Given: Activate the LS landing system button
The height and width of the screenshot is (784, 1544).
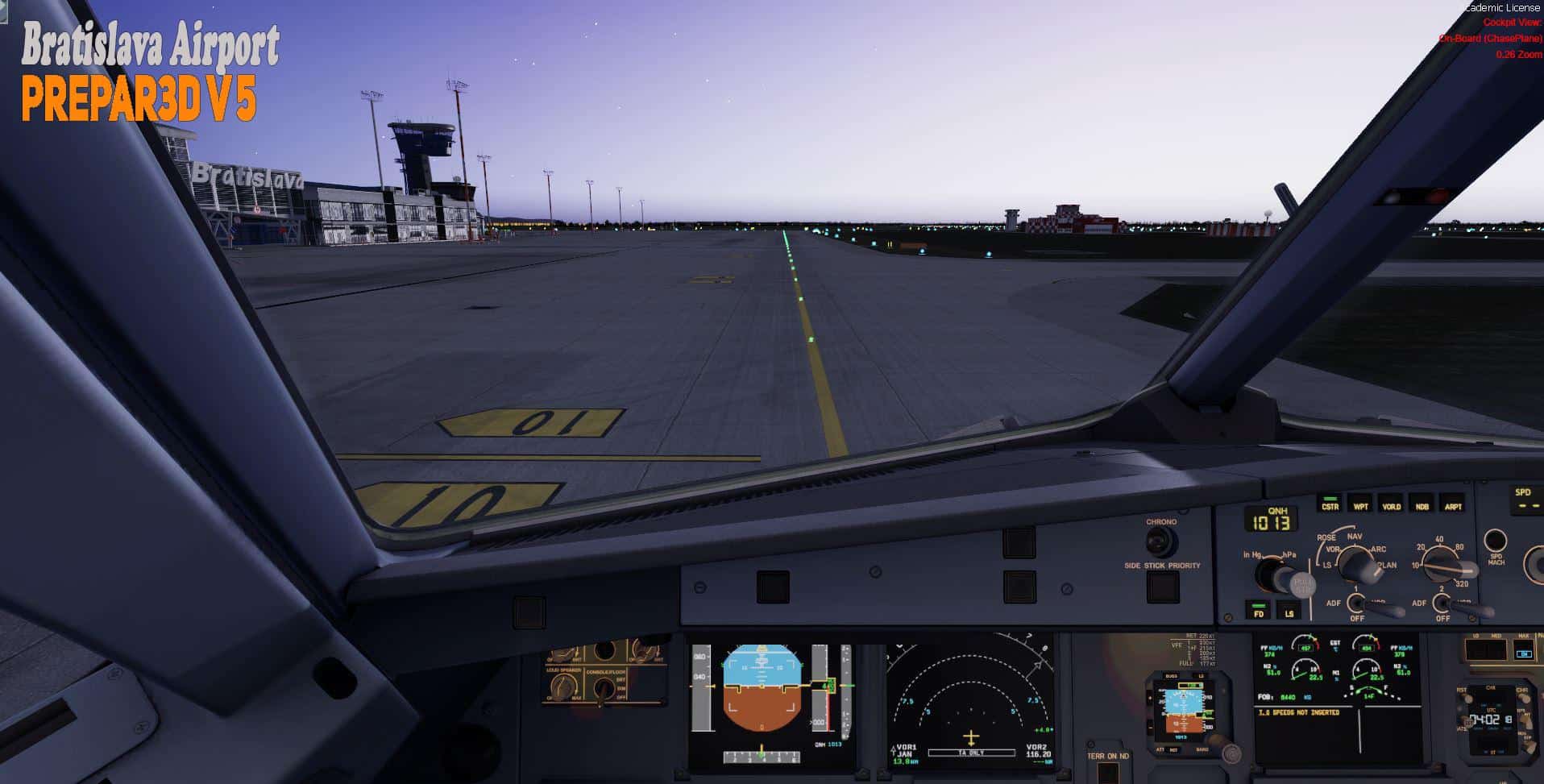Looking at the screenshot, I should 1289,612.
